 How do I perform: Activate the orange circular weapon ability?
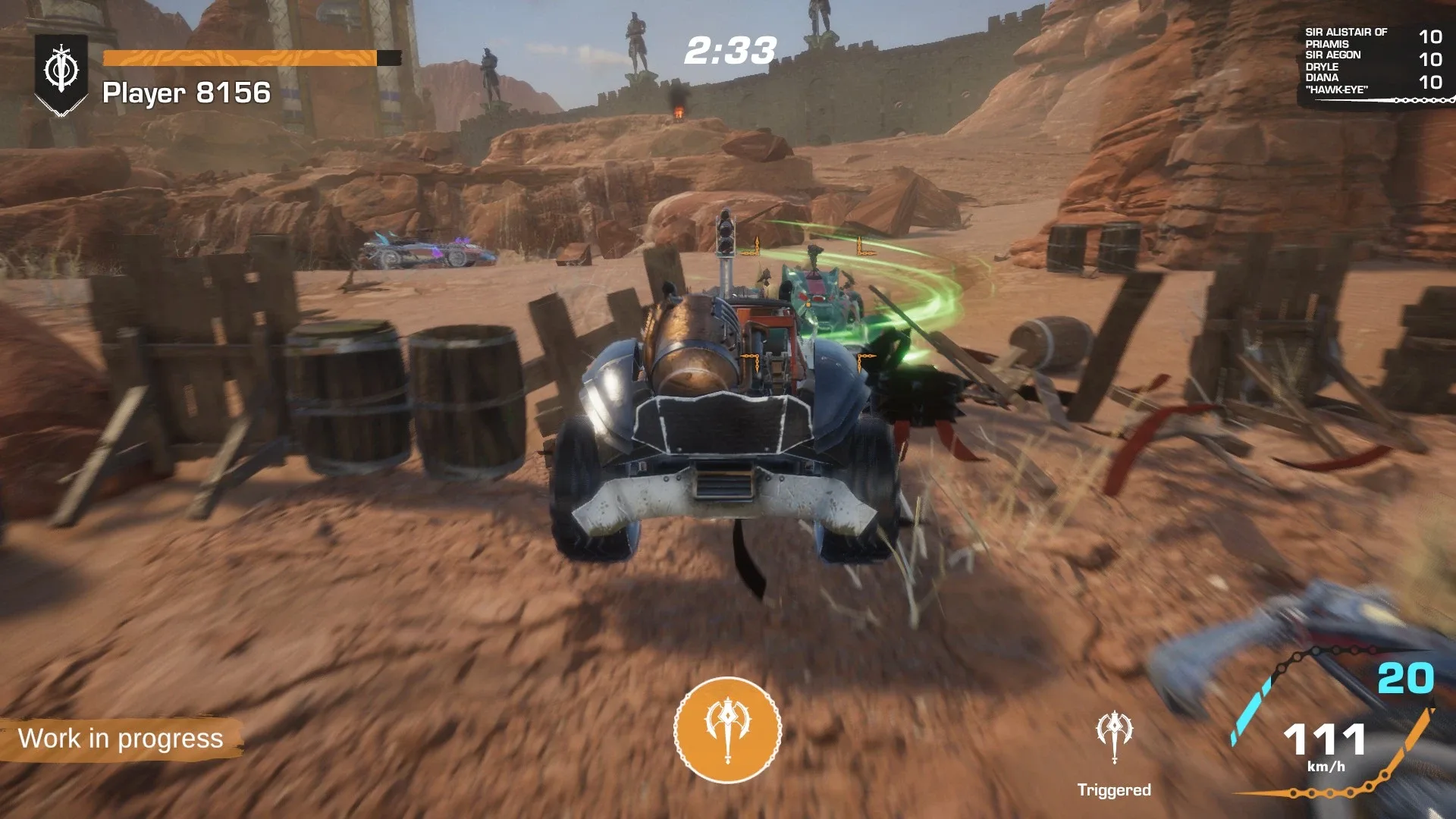coord(727,730)
